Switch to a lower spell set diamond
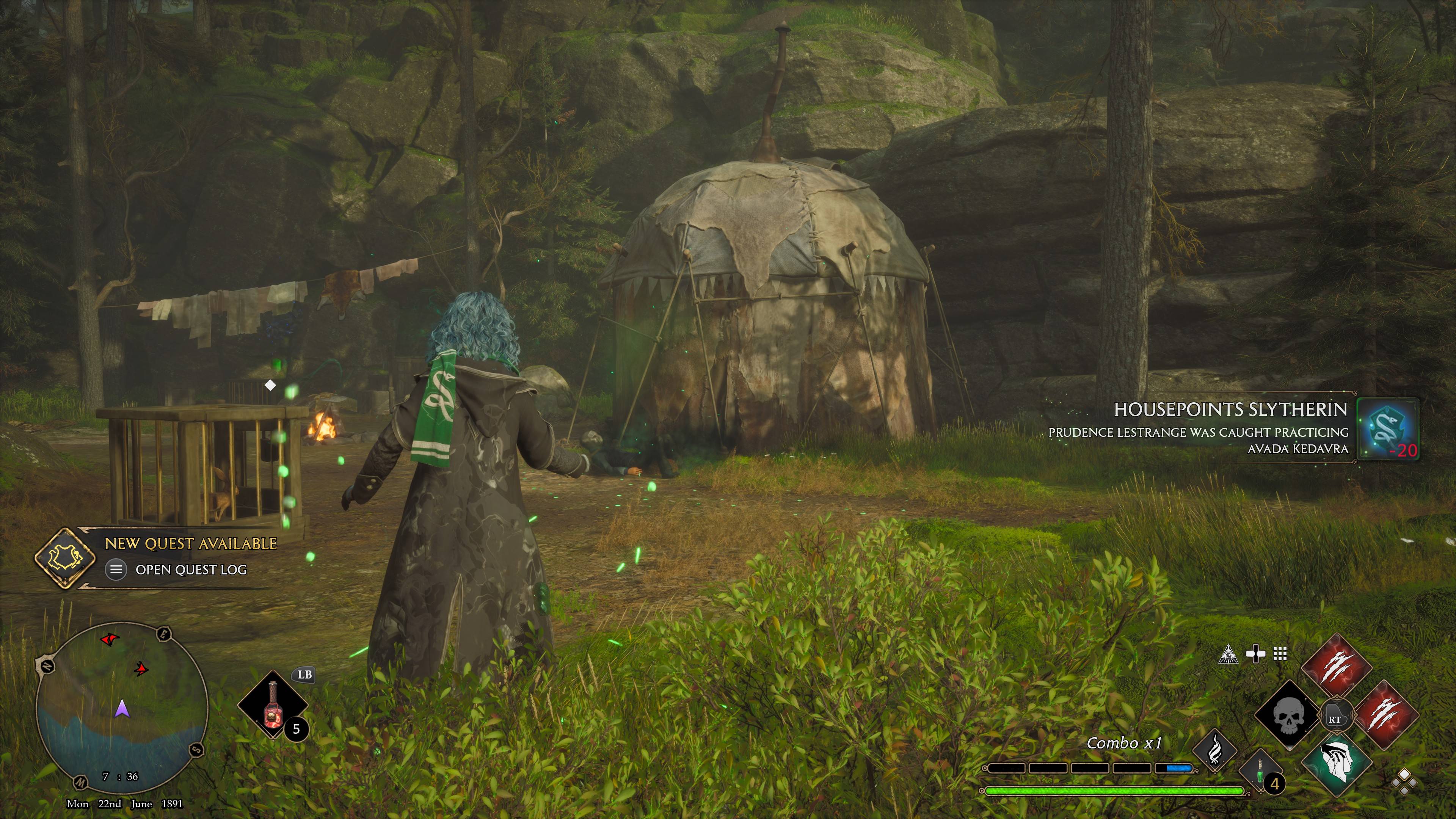 [1406, 789]
